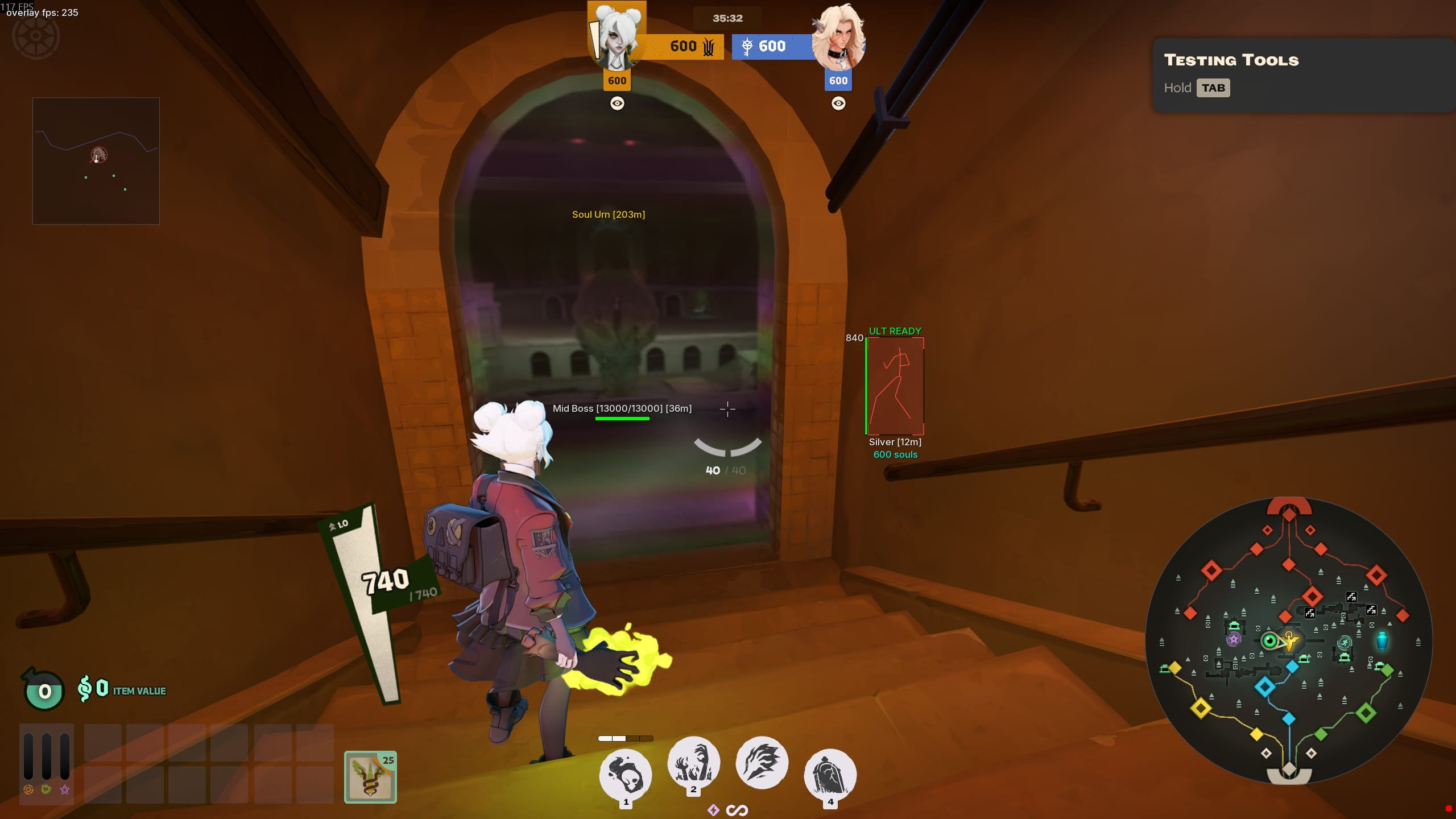This screenshot has height=819, width=1456.
Task: Click the match timer showing 35:32
Action: [729, 18]
